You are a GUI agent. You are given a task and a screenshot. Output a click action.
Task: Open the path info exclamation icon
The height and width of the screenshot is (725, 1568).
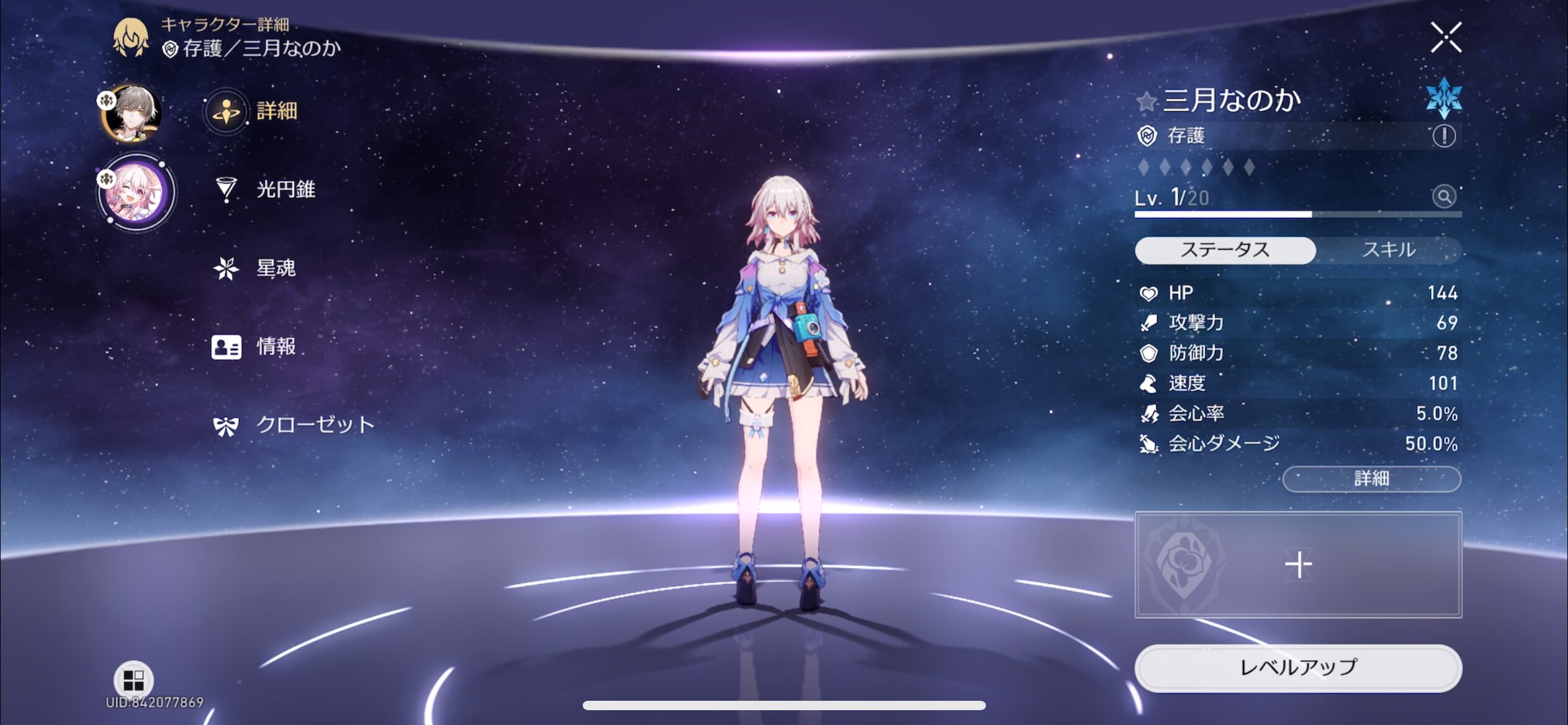pyautogui.click(x=1444, y=136)
